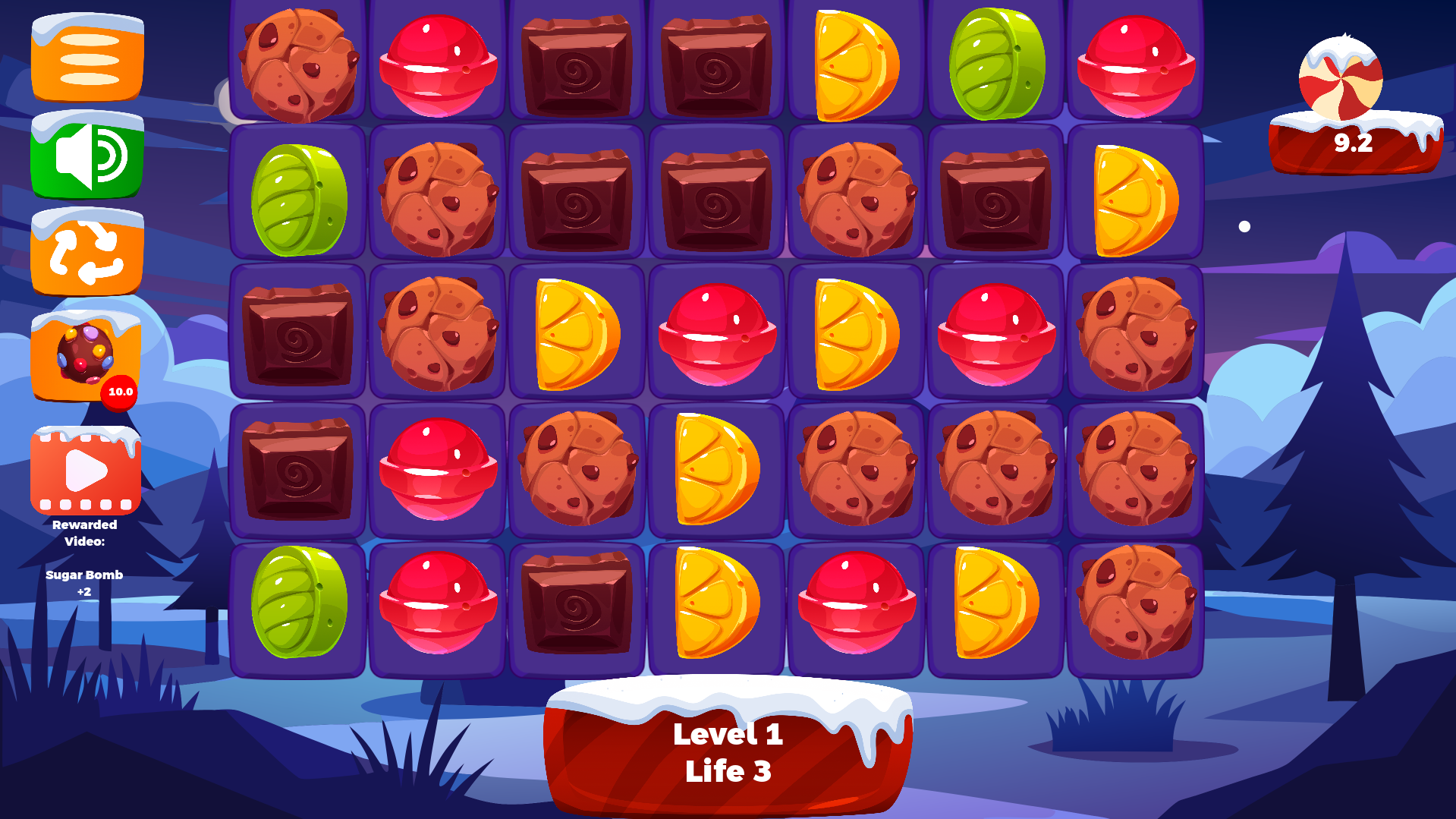
Task: Click the cookie in the bottom-right corner
Action: click(x=1134, y=603)
